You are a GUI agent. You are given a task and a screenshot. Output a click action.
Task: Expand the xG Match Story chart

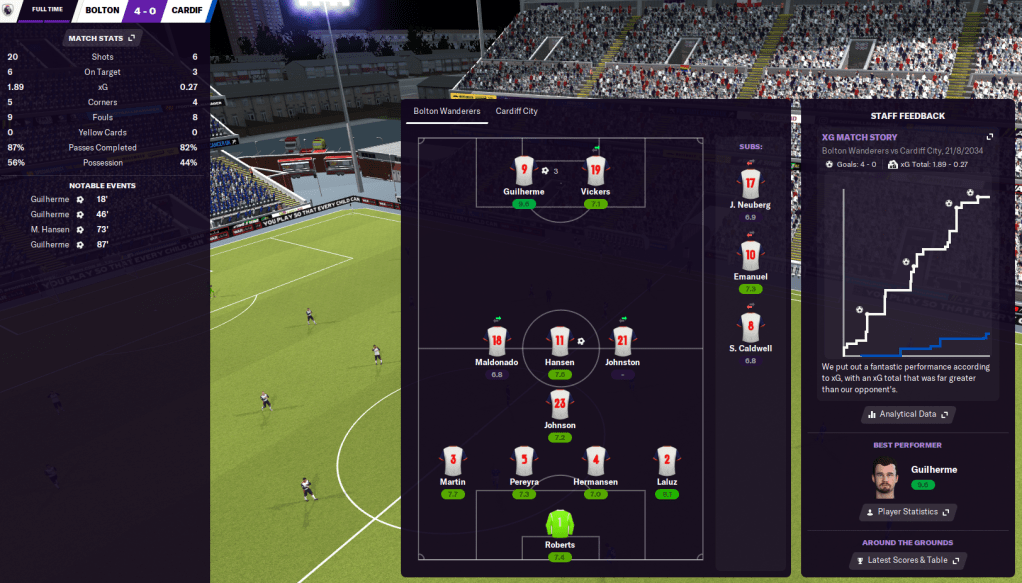tap(989, 137)
